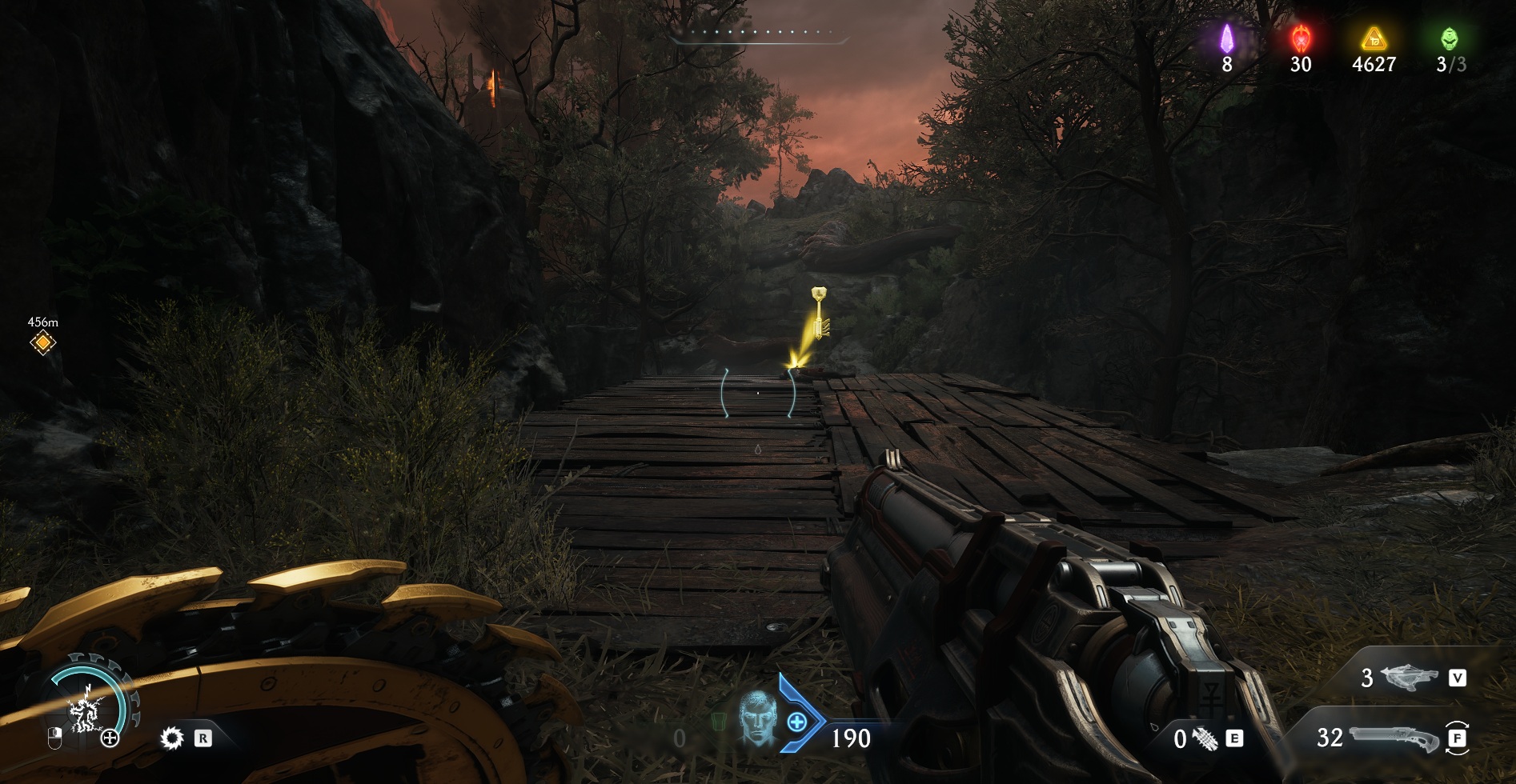Viewport: 1516px width, 784px height.
Task: Click the yellow key waypoint marker
Action: (x=817, y=313)
